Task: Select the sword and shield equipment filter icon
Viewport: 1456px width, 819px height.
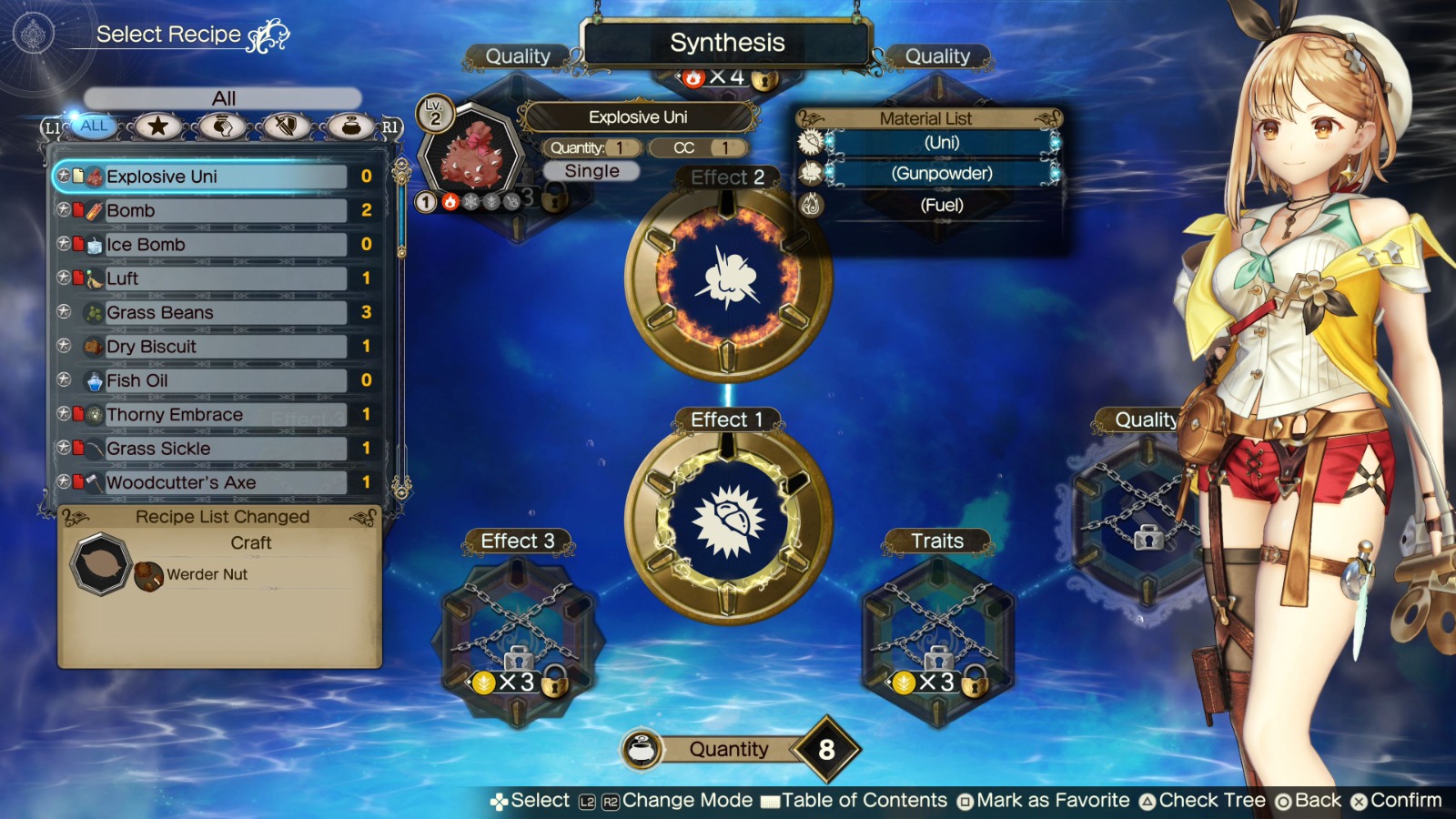Action: [286, 126]
